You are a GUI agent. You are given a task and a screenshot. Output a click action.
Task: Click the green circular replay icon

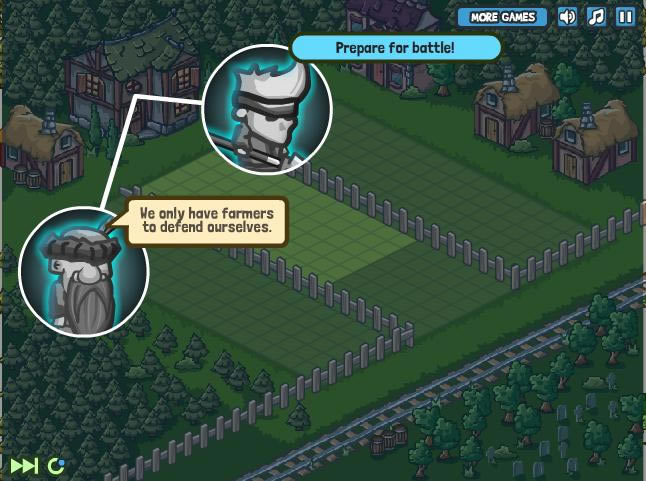pos(56,465)
